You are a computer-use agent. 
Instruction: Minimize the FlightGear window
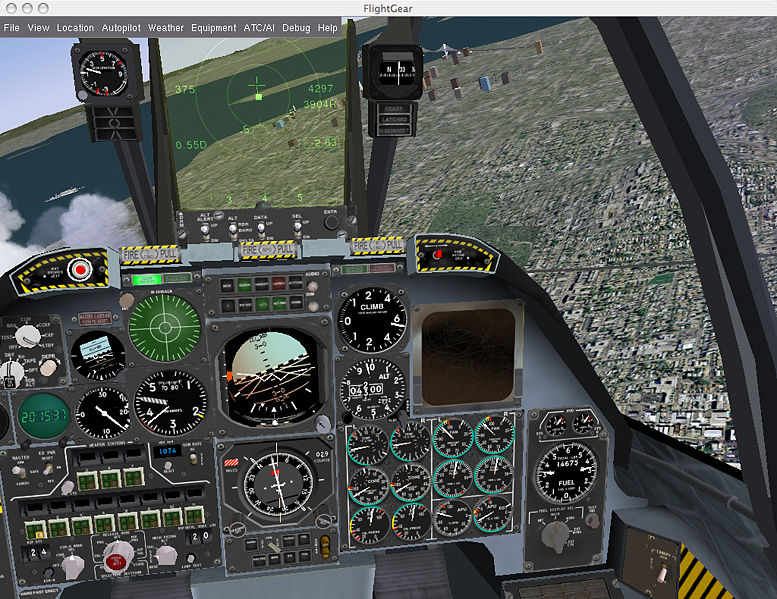[29, 9]
